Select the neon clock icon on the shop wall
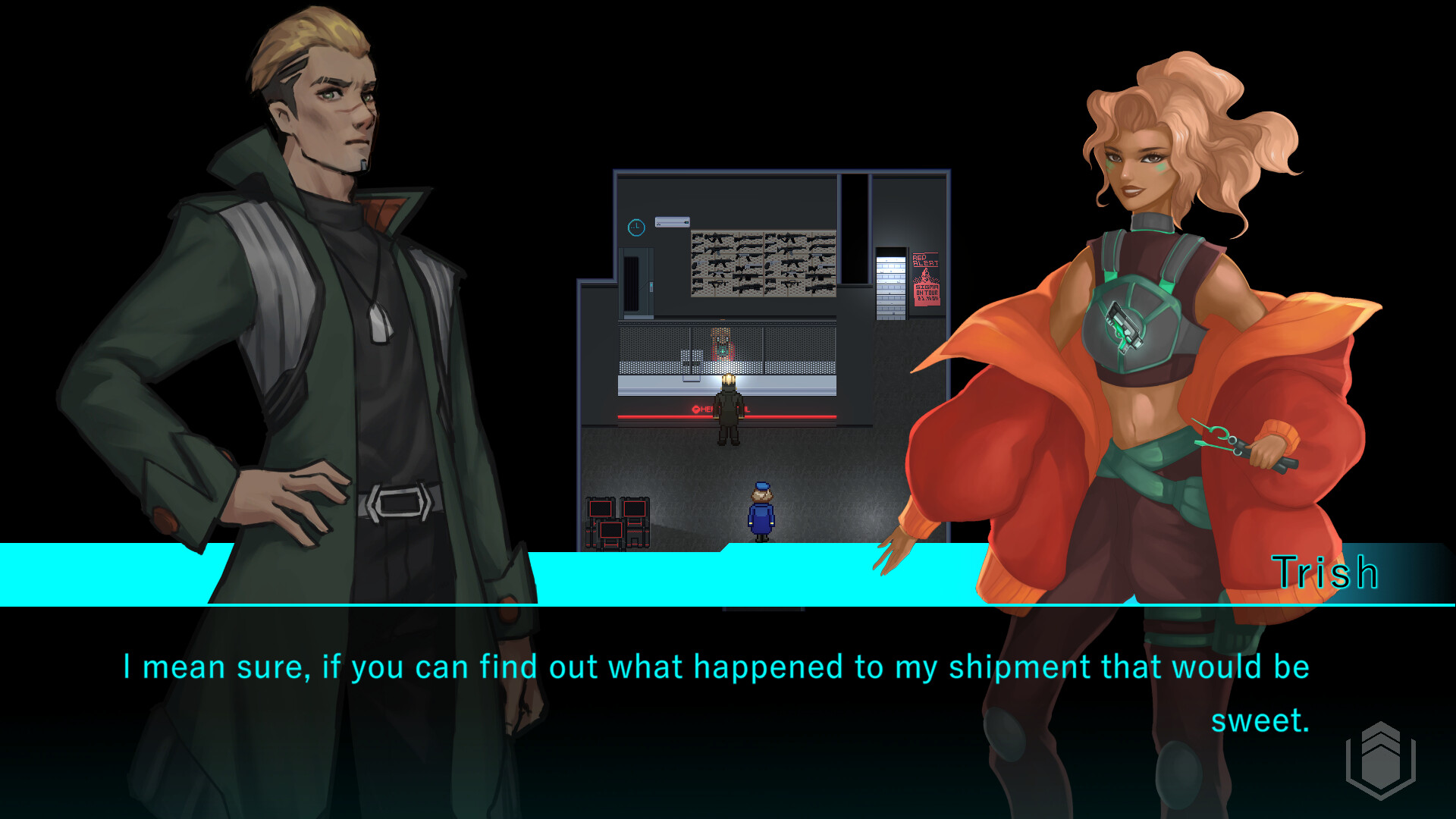 635,226
